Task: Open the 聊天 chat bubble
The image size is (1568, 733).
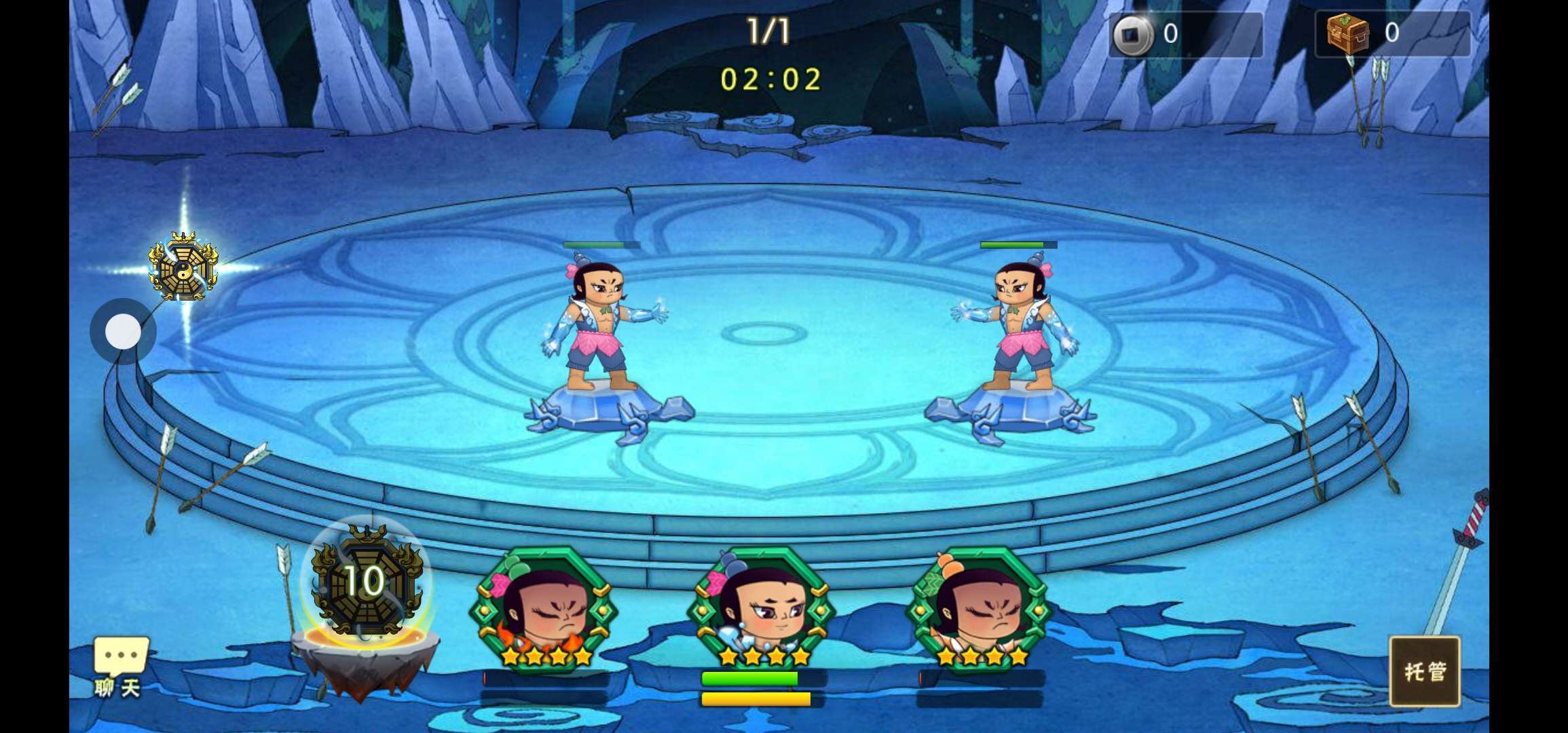Action: pyautogui.click(x=120, y=666)
